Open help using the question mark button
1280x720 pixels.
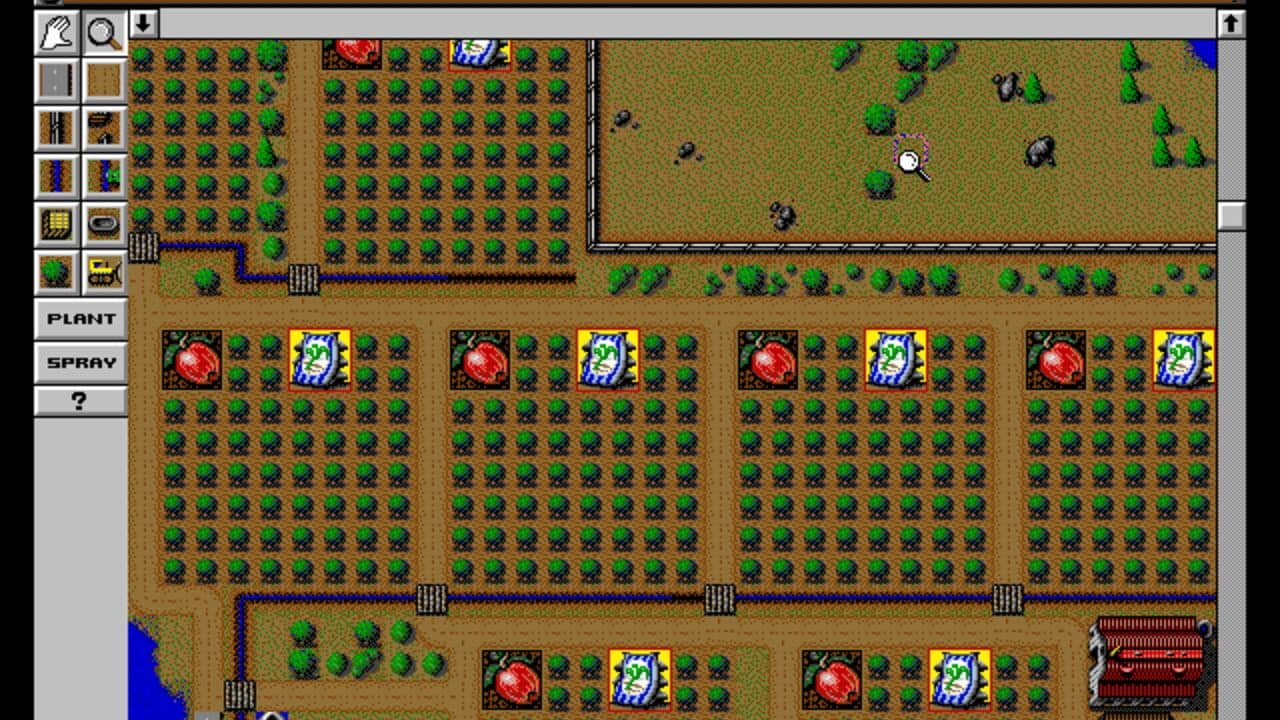80,403
